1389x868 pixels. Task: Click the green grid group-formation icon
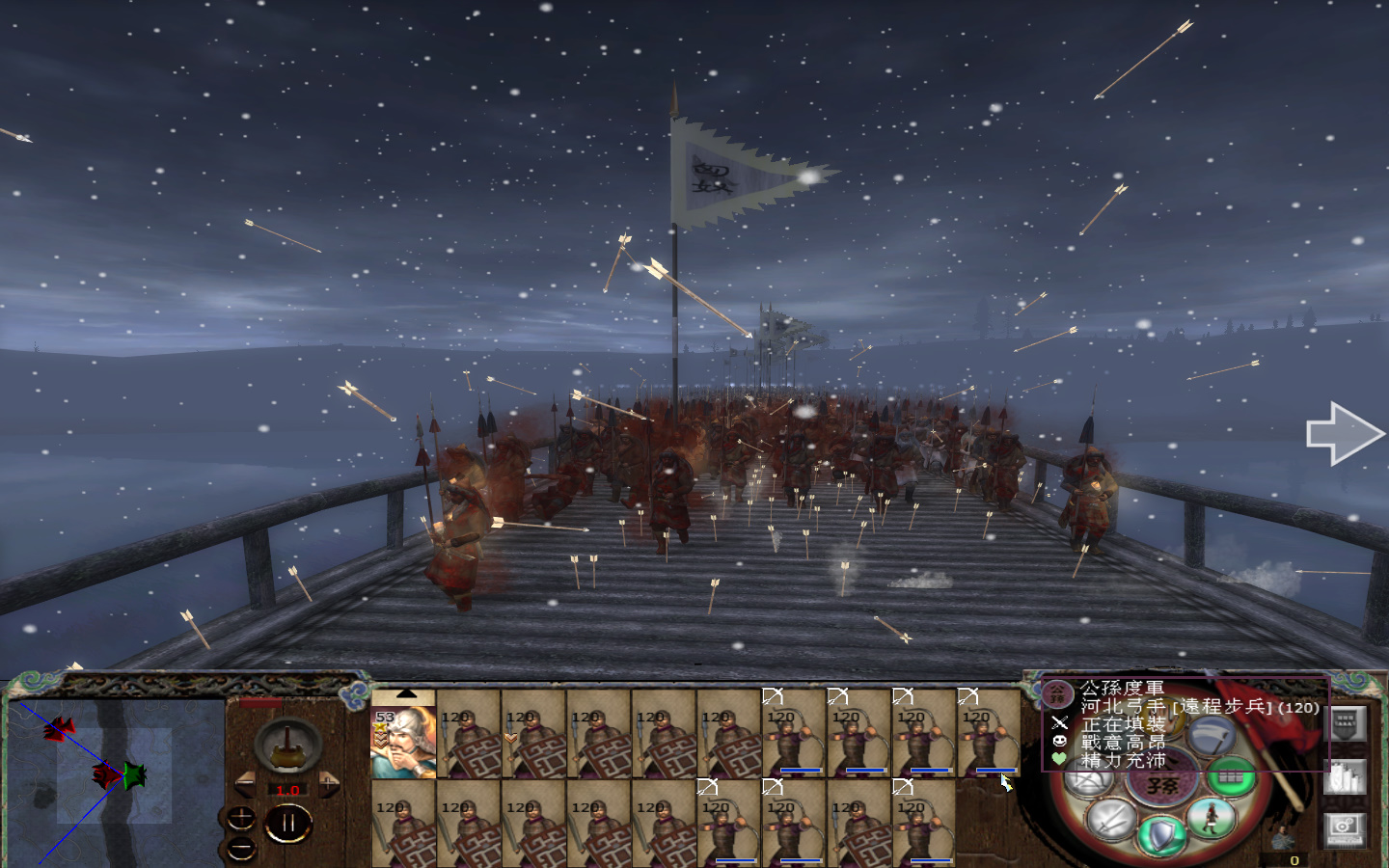1231,778
